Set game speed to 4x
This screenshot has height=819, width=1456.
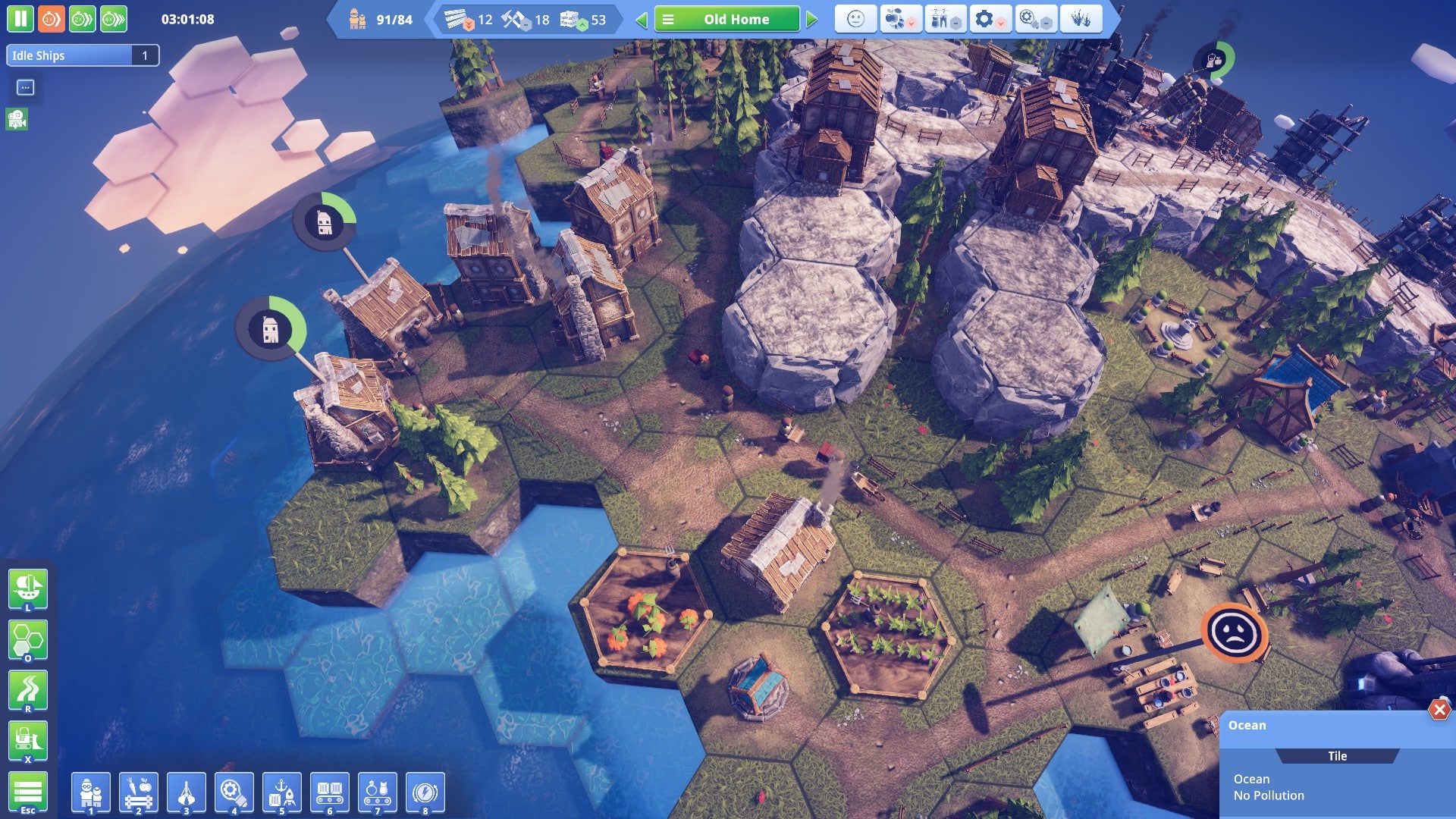(114, 19)
